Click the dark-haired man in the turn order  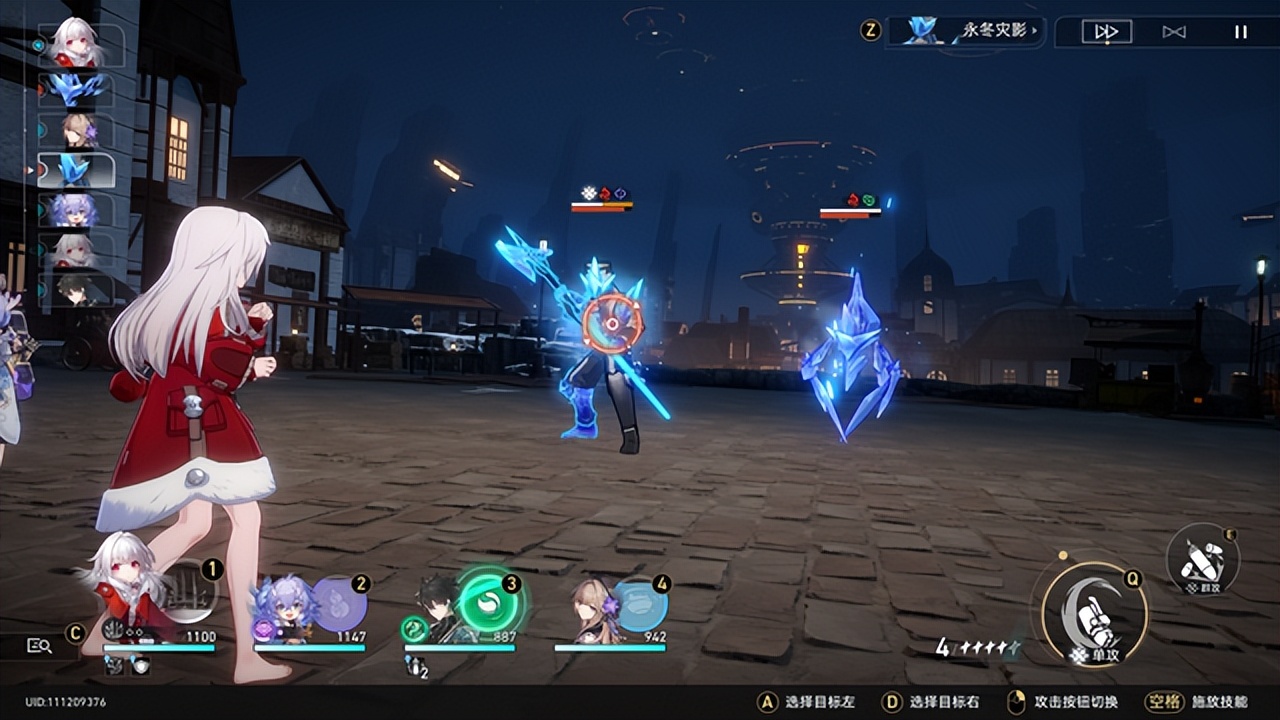pos(77,290)
